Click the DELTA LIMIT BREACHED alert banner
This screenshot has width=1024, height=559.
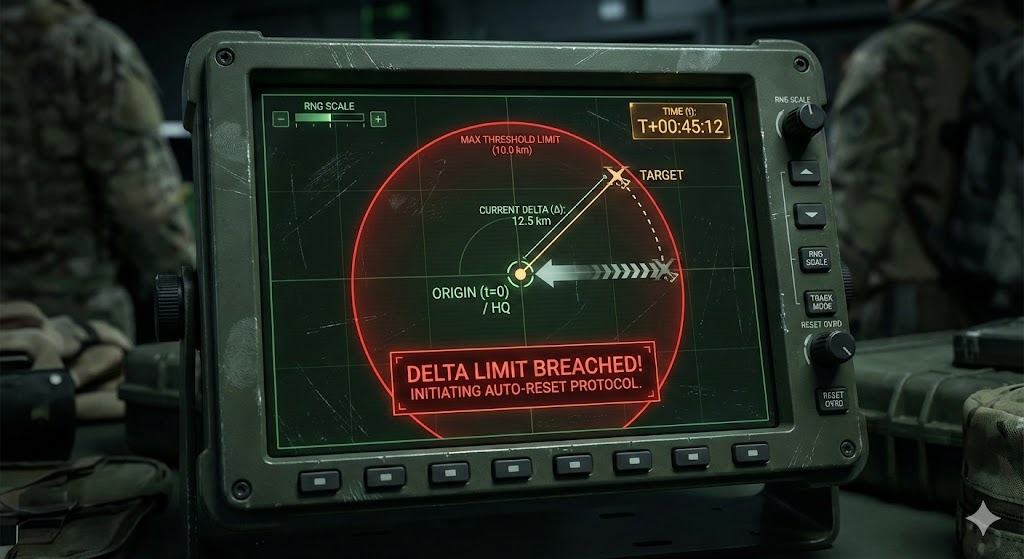point(524,379)
